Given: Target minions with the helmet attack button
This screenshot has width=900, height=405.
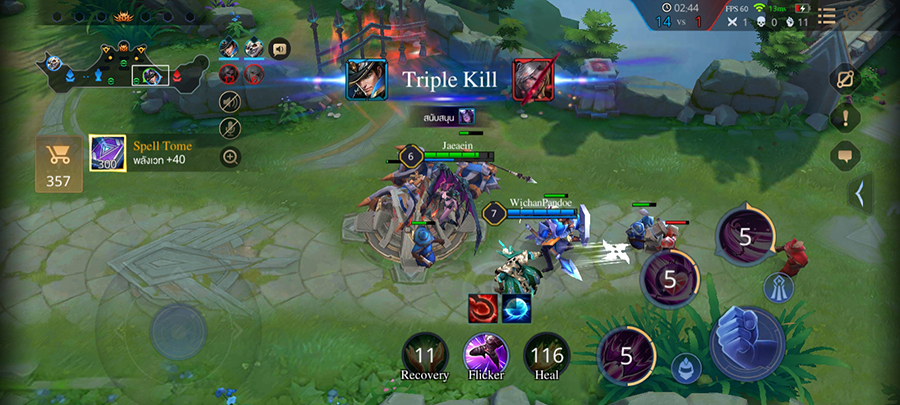Looking at the screenshot, I should (685, 367).
